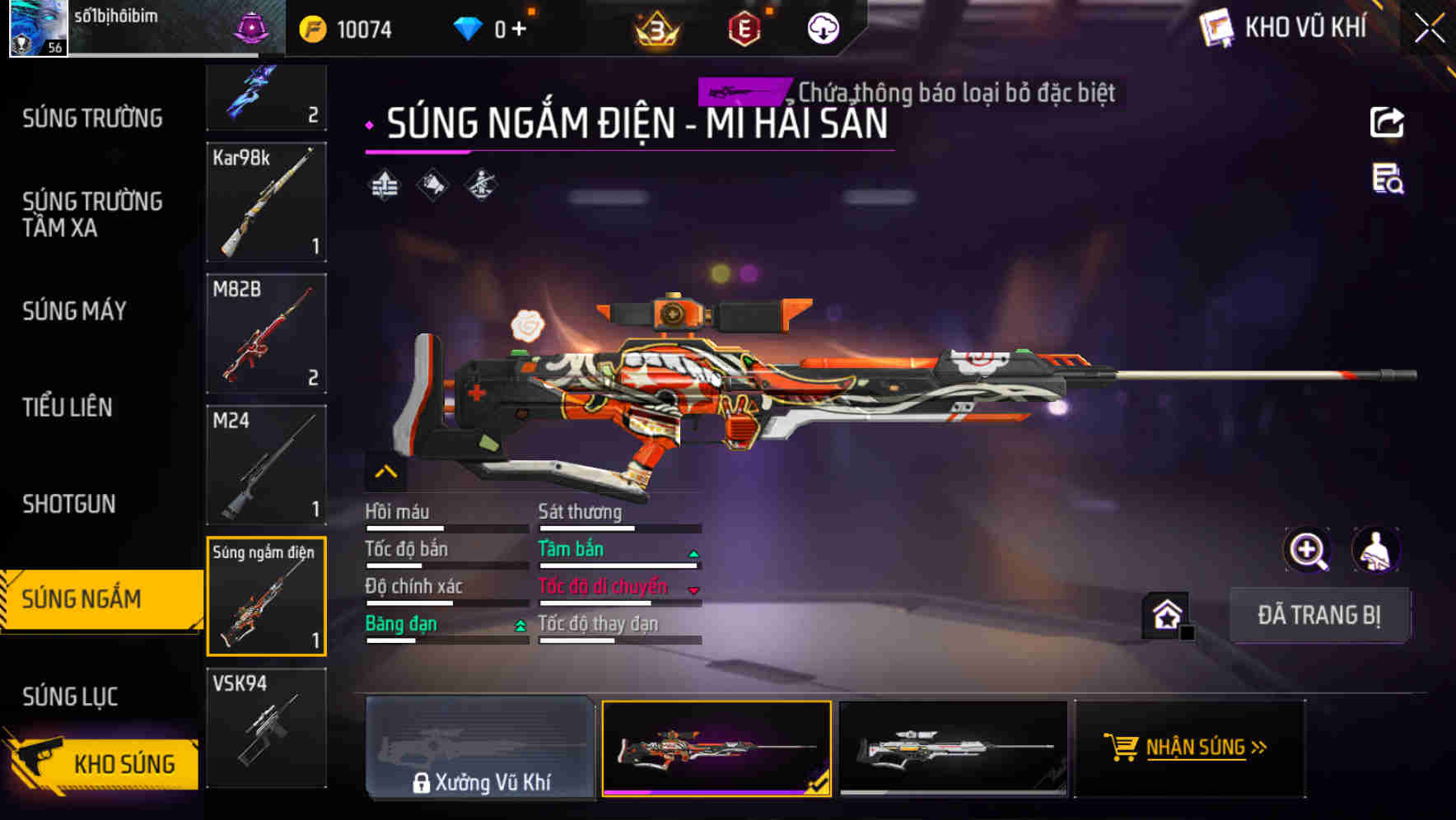
Task: Click the ĐÃ TRANG BỊ button
Action: point(1318,615)
